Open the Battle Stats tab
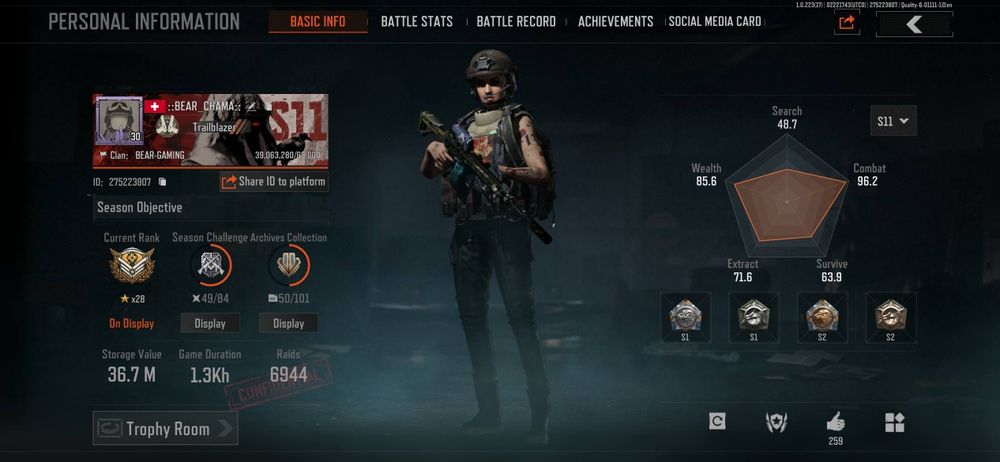 (x=416, y=21)
